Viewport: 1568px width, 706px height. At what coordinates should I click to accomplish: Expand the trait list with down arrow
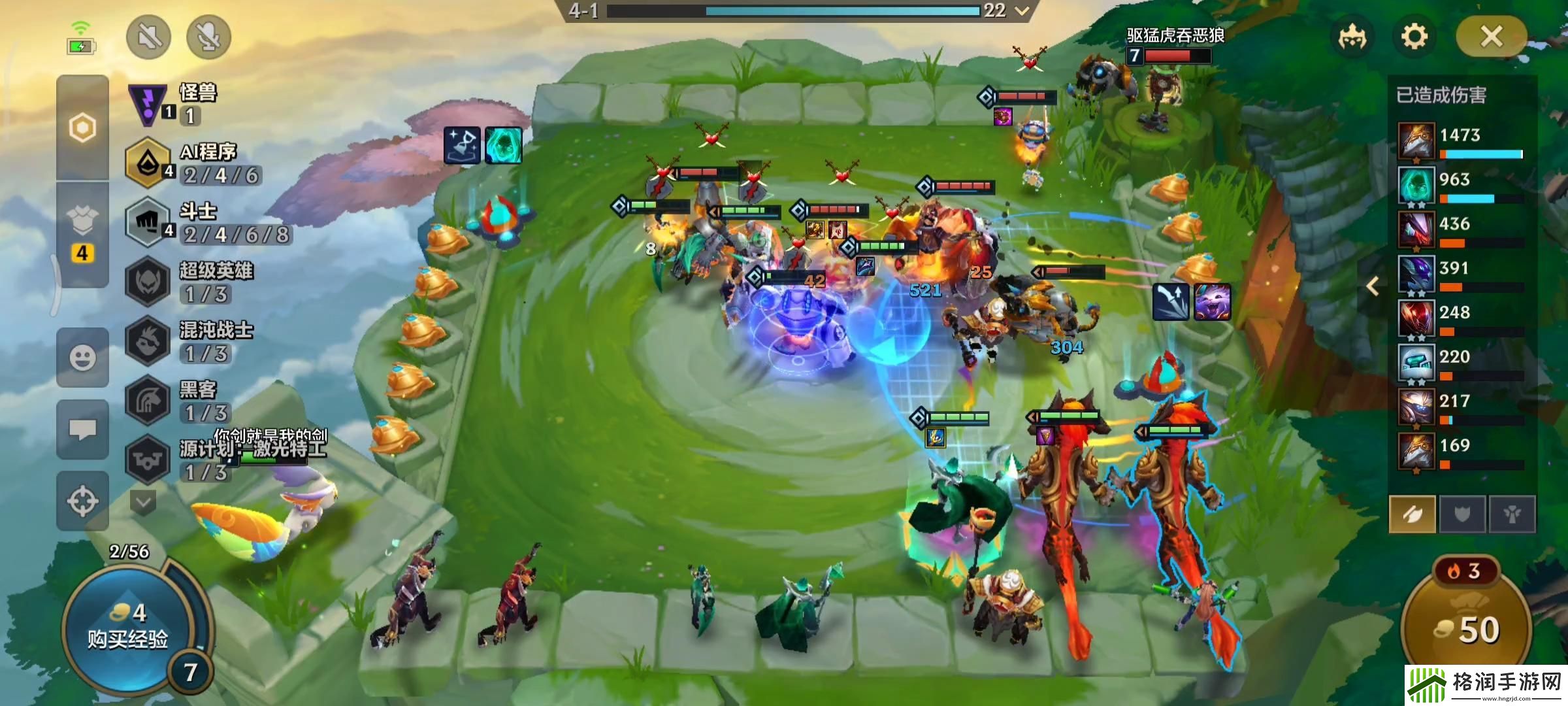[x=143, y=502]
